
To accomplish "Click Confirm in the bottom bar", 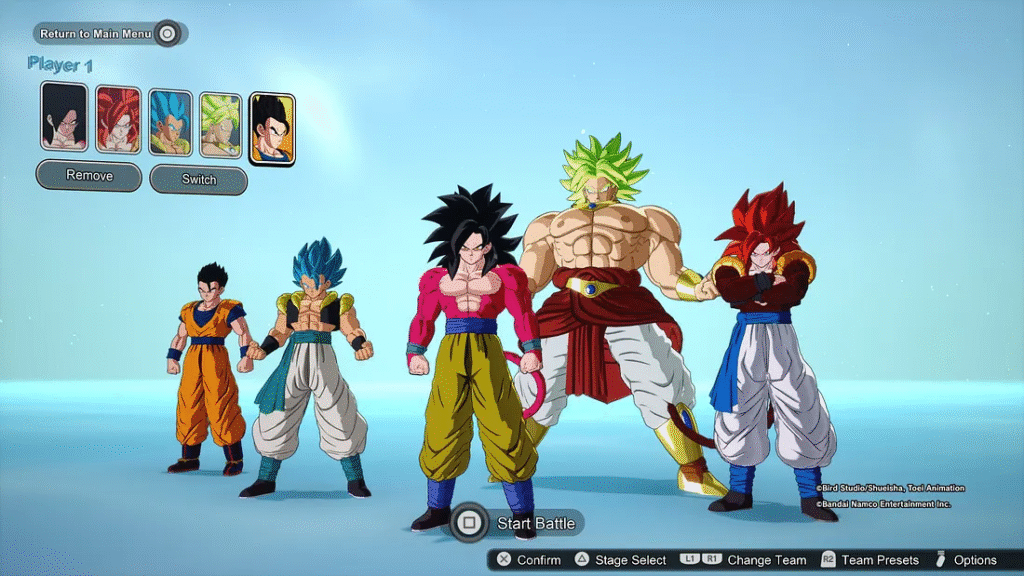I will (530, 560).
